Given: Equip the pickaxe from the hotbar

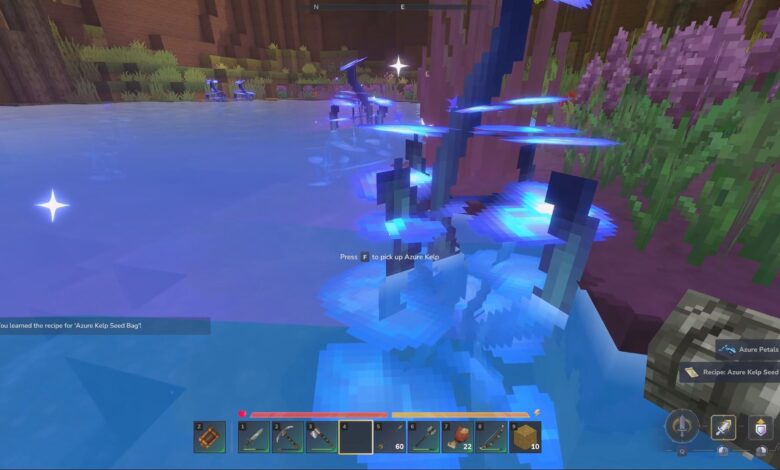Looking at the screenshot, I should point(287,437).
